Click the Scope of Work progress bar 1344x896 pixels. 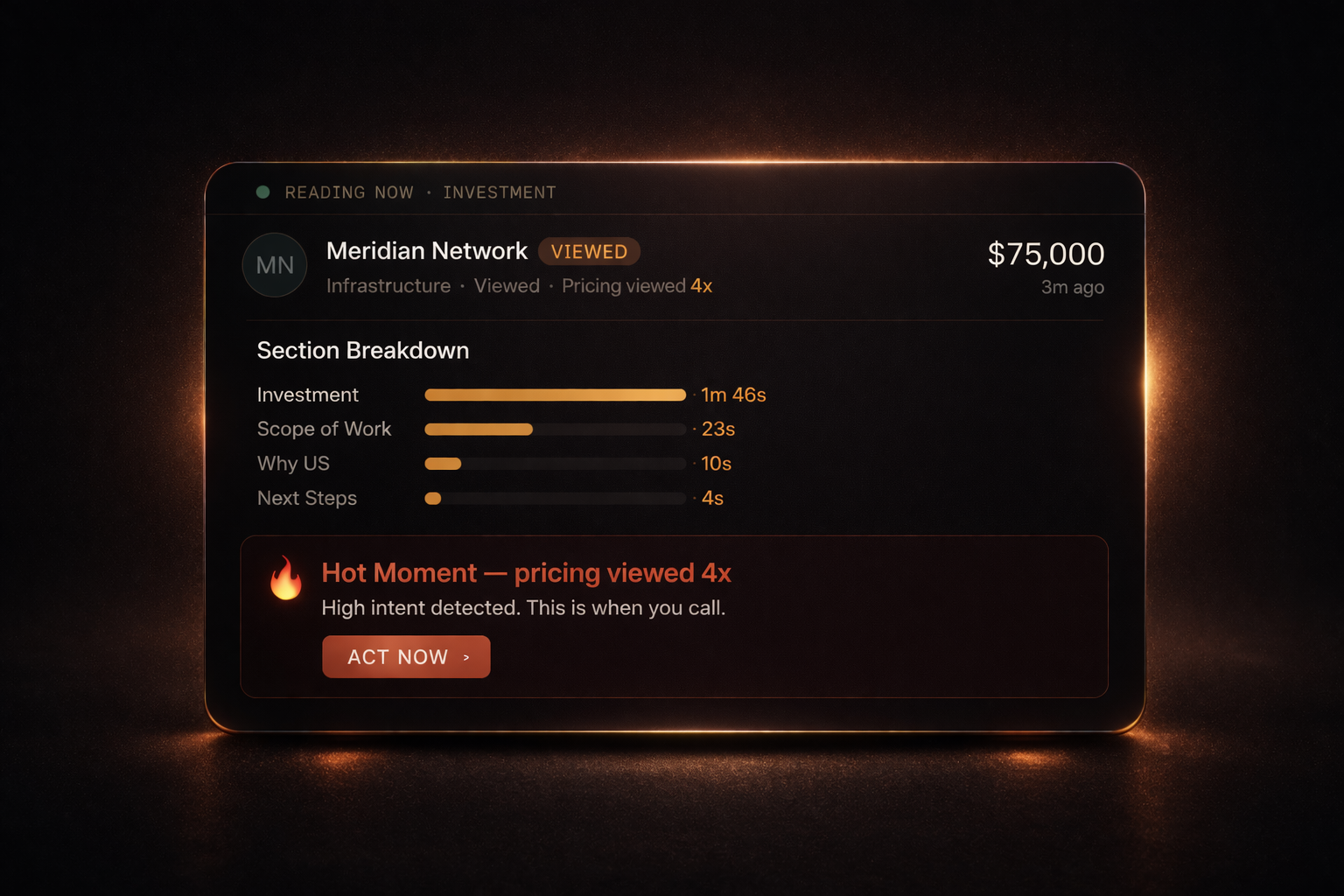click(x=555, y=429)
